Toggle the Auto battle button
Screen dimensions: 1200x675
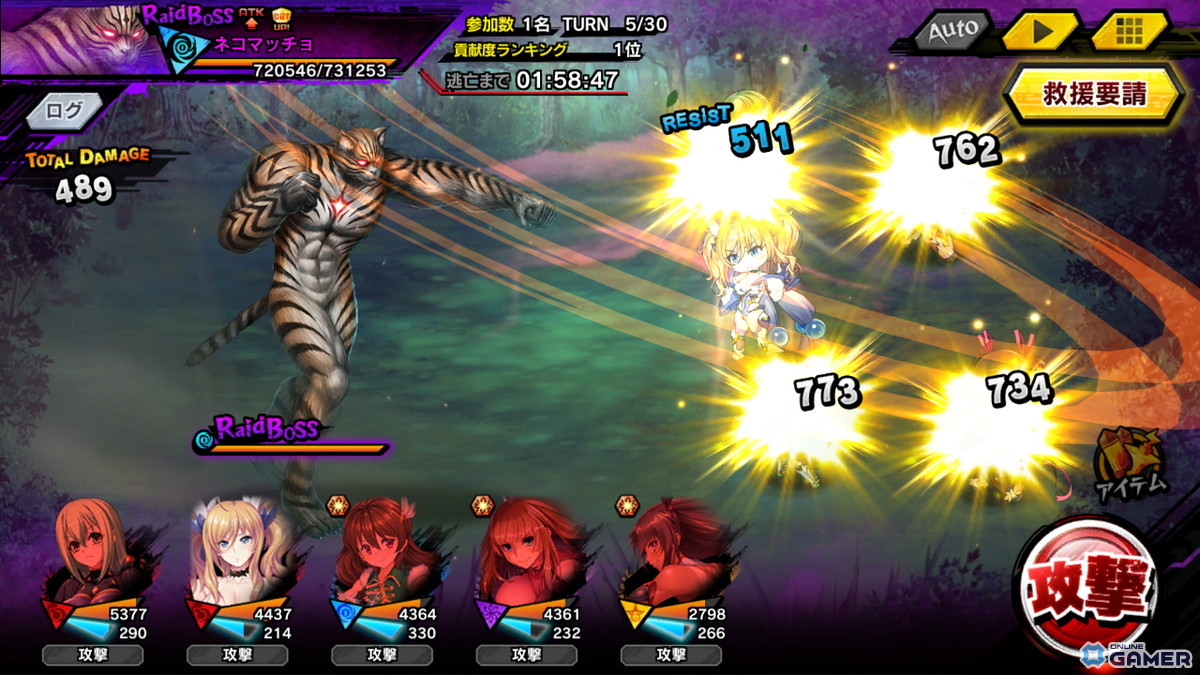pos(952,31)
